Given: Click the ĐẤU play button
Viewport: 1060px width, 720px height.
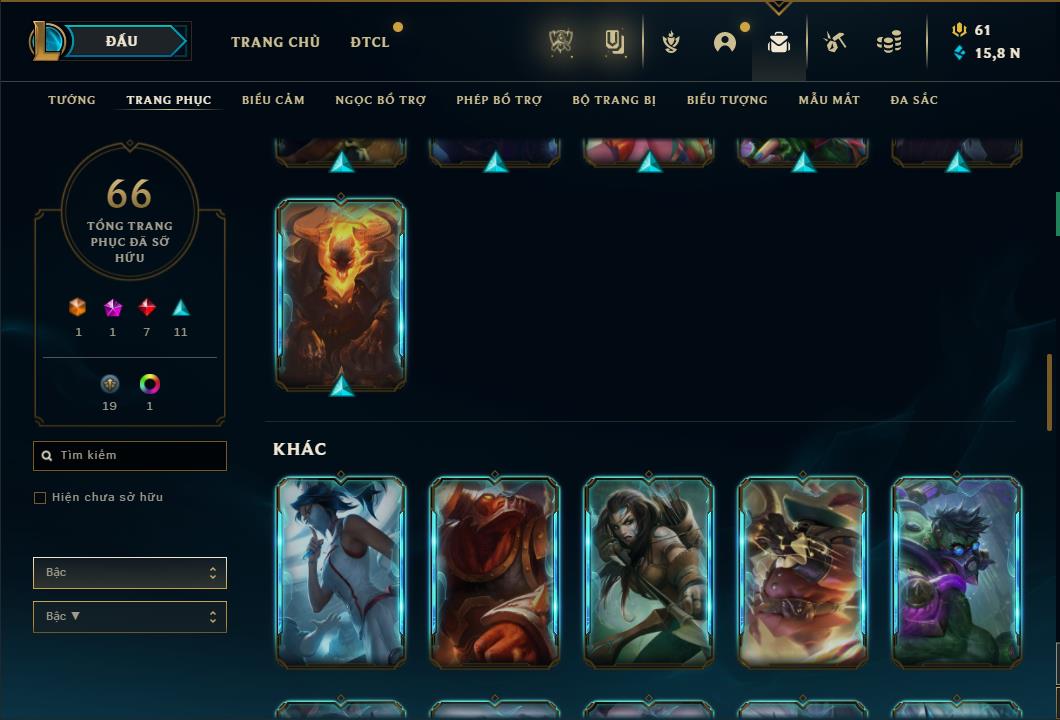Looking at the screenshot, I should pos(122,41).
